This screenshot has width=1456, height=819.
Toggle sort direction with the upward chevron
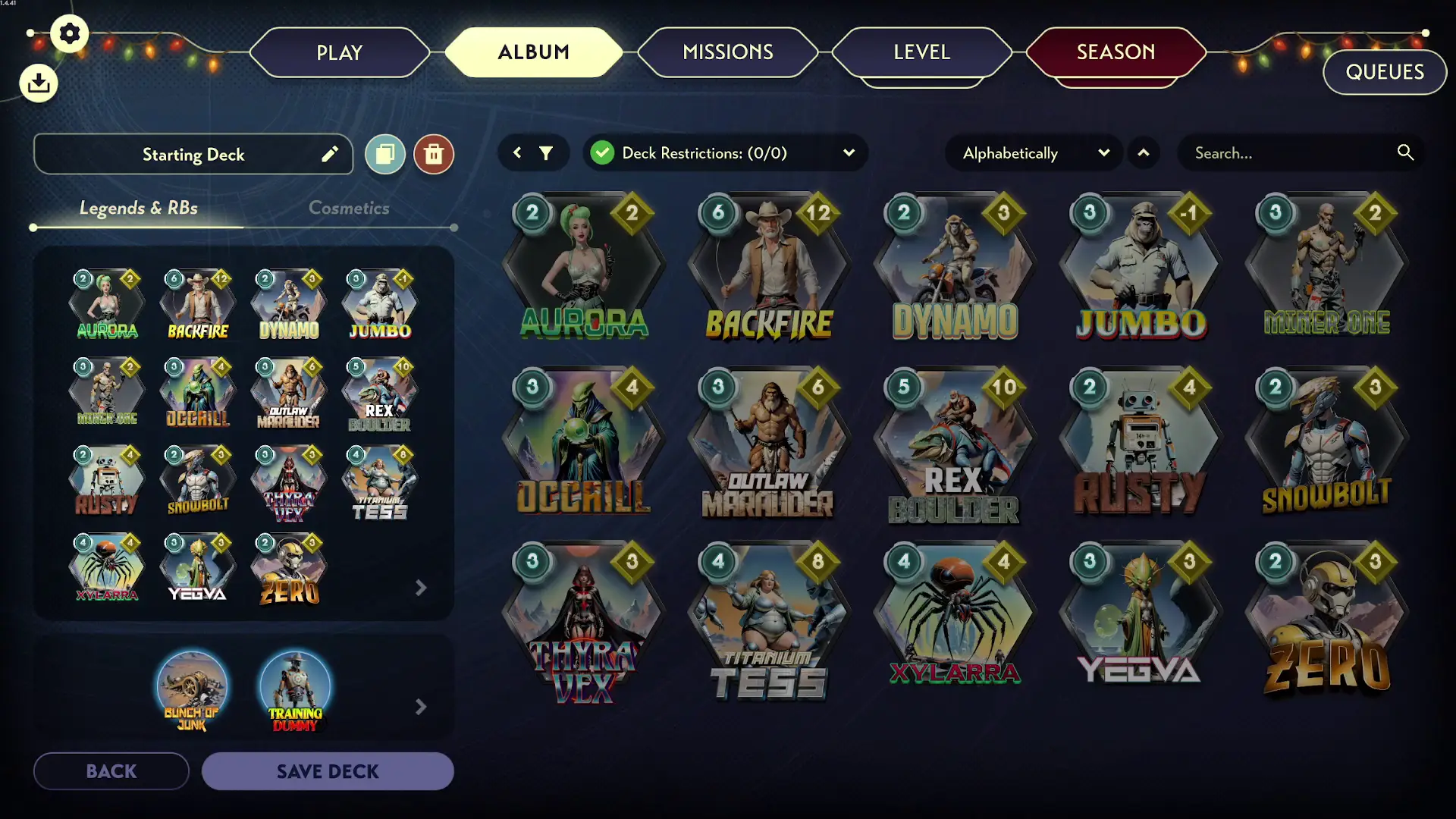coord(1144,152)
